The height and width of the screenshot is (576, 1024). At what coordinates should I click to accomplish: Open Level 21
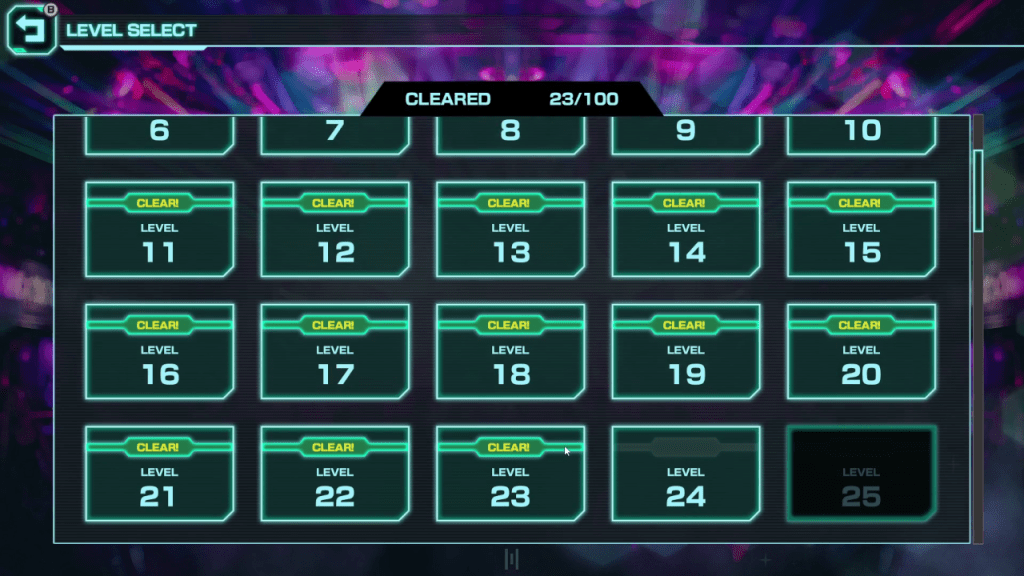[160, 474]
